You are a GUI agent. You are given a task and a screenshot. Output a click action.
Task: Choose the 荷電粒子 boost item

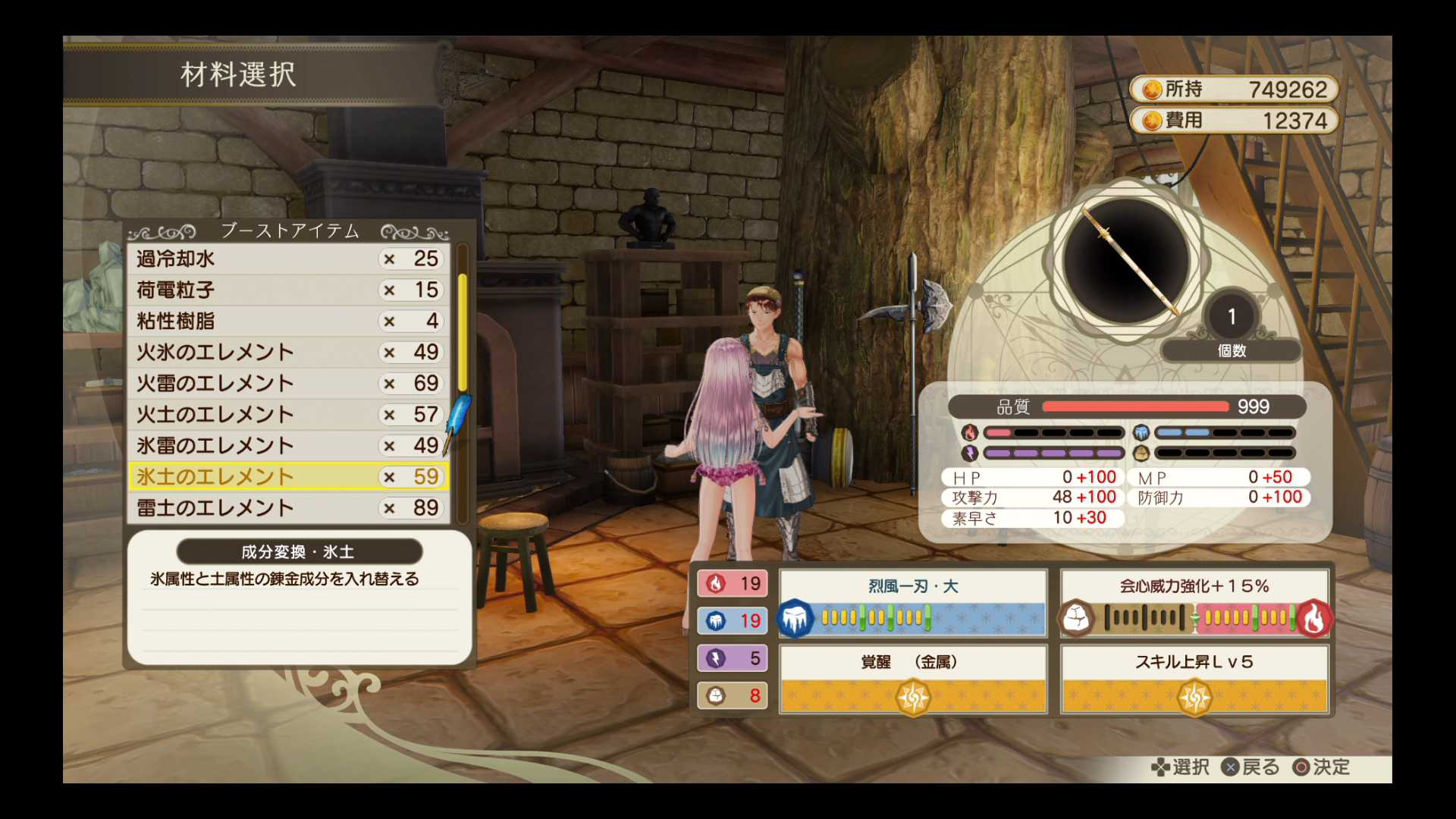coord(288,290)
